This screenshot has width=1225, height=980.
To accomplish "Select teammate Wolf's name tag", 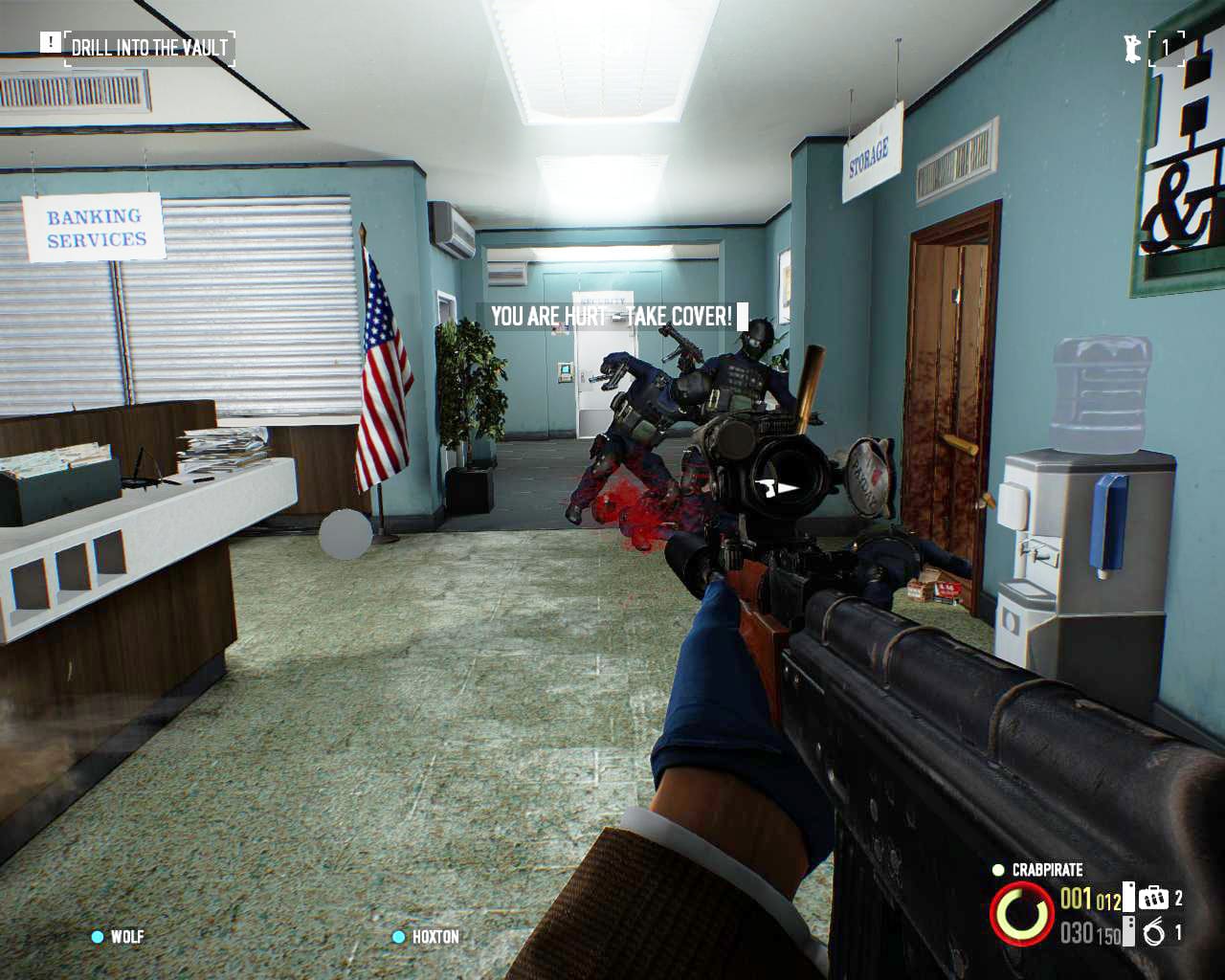I will tap(126, 936).
